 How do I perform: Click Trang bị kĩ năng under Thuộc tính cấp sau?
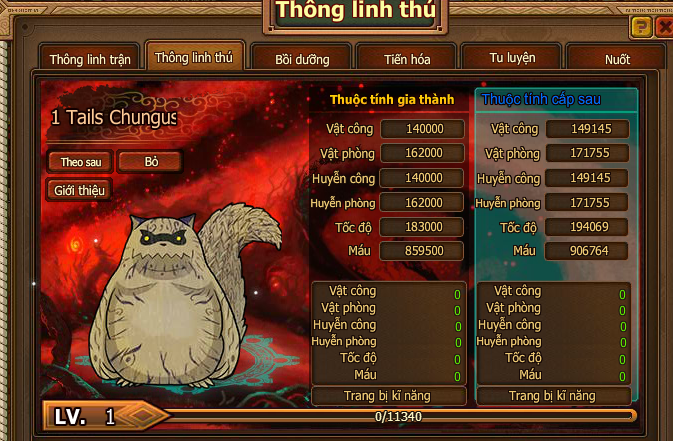click(552, 396)
